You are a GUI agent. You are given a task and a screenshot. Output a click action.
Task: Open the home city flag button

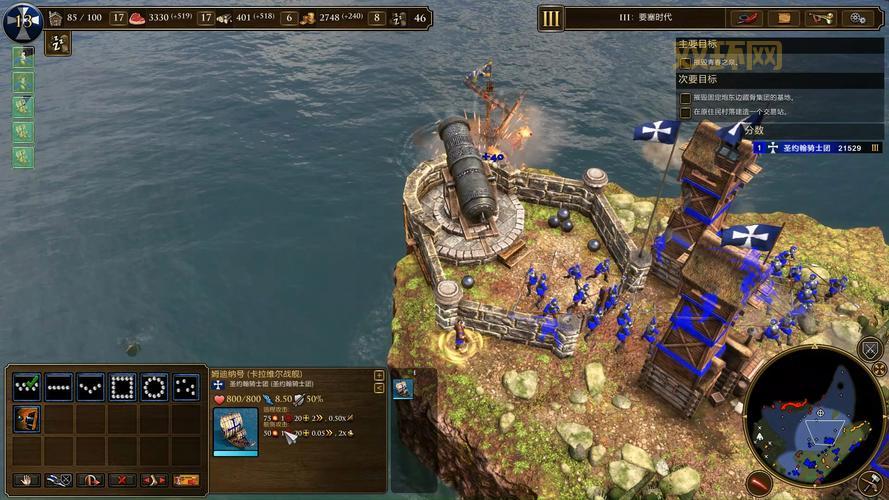click(22, 20)
